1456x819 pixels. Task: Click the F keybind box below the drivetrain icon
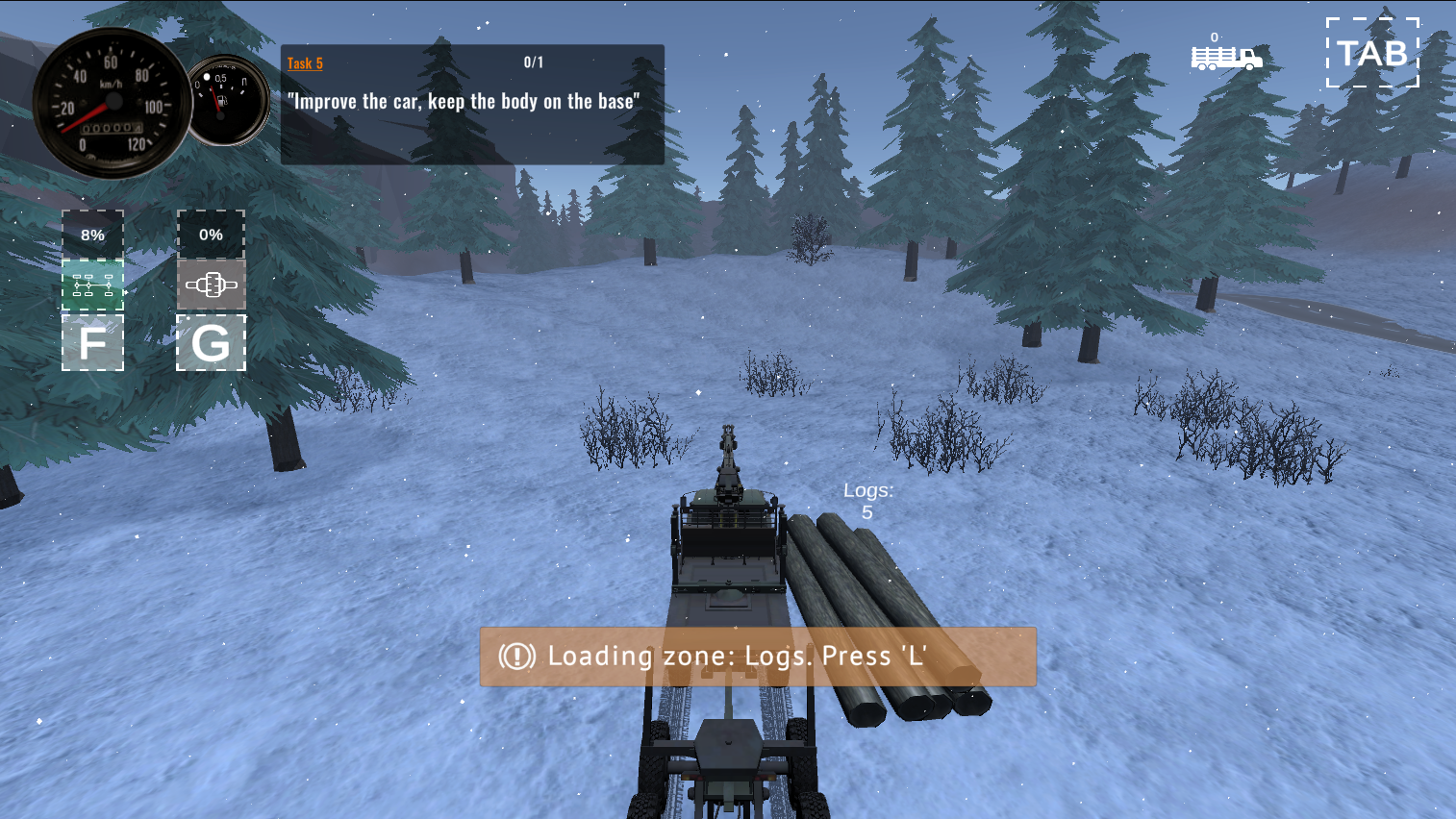(92, 342)
